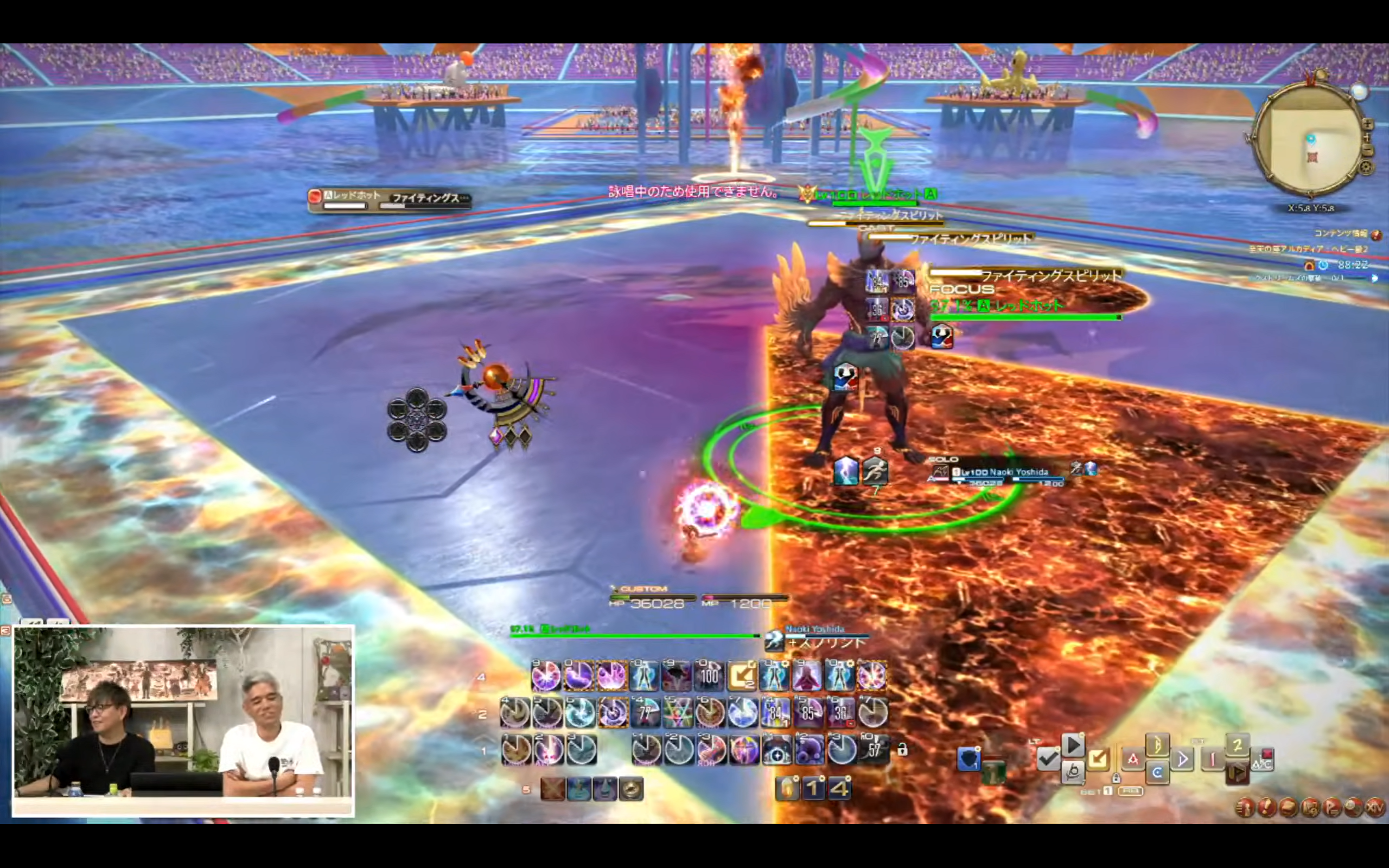
Task: Click the checkmark ready-check button
Action: pyautogui.click(x=1049, y=759)
